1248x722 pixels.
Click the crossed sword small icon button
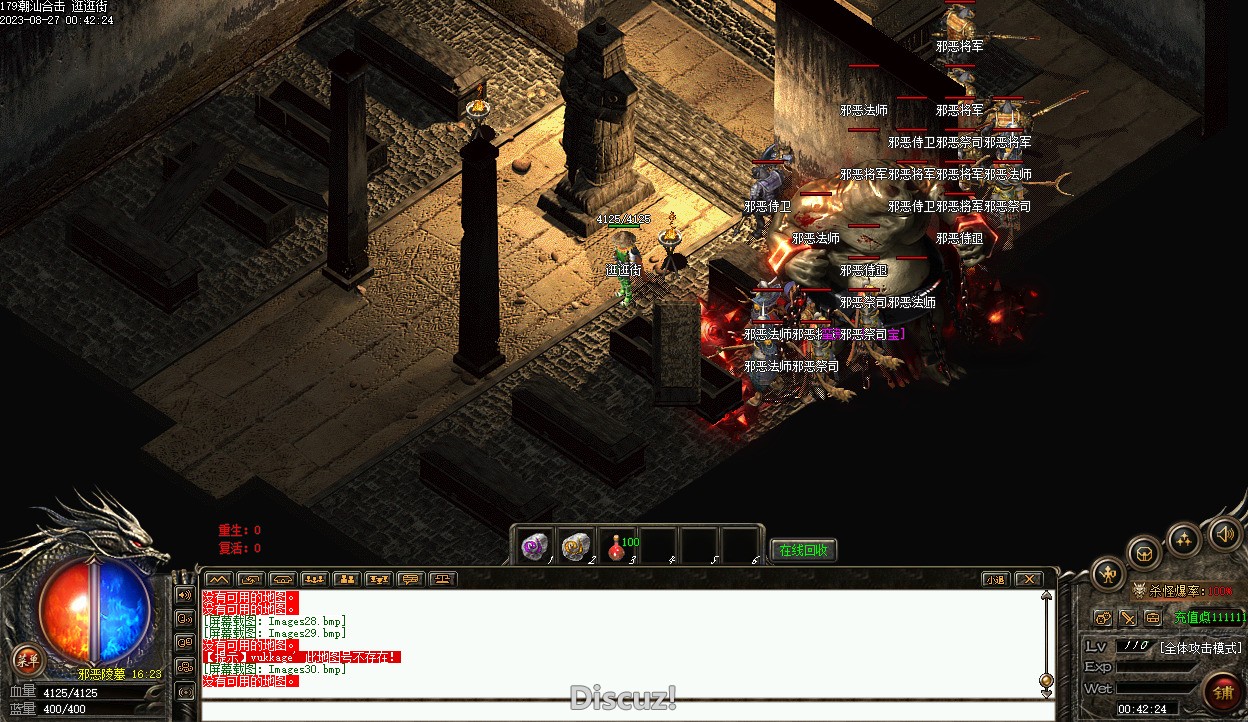(x=1128, y=618)
